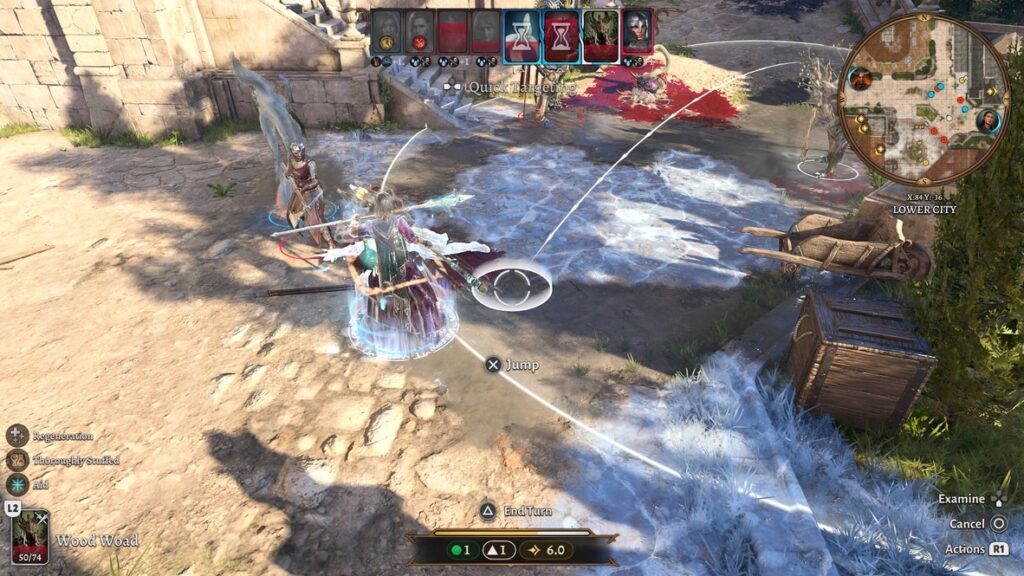The height and width of the screenshot is (576, 1024).
Task: Select the helmeted warrior turn-order portrait
Action: tap(637, 32)
